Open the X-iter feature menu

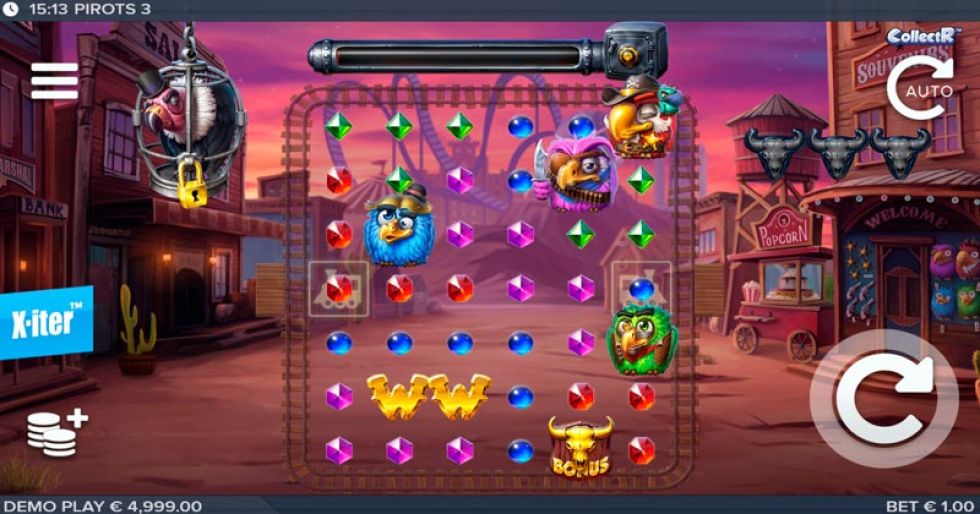pos(46,322)
